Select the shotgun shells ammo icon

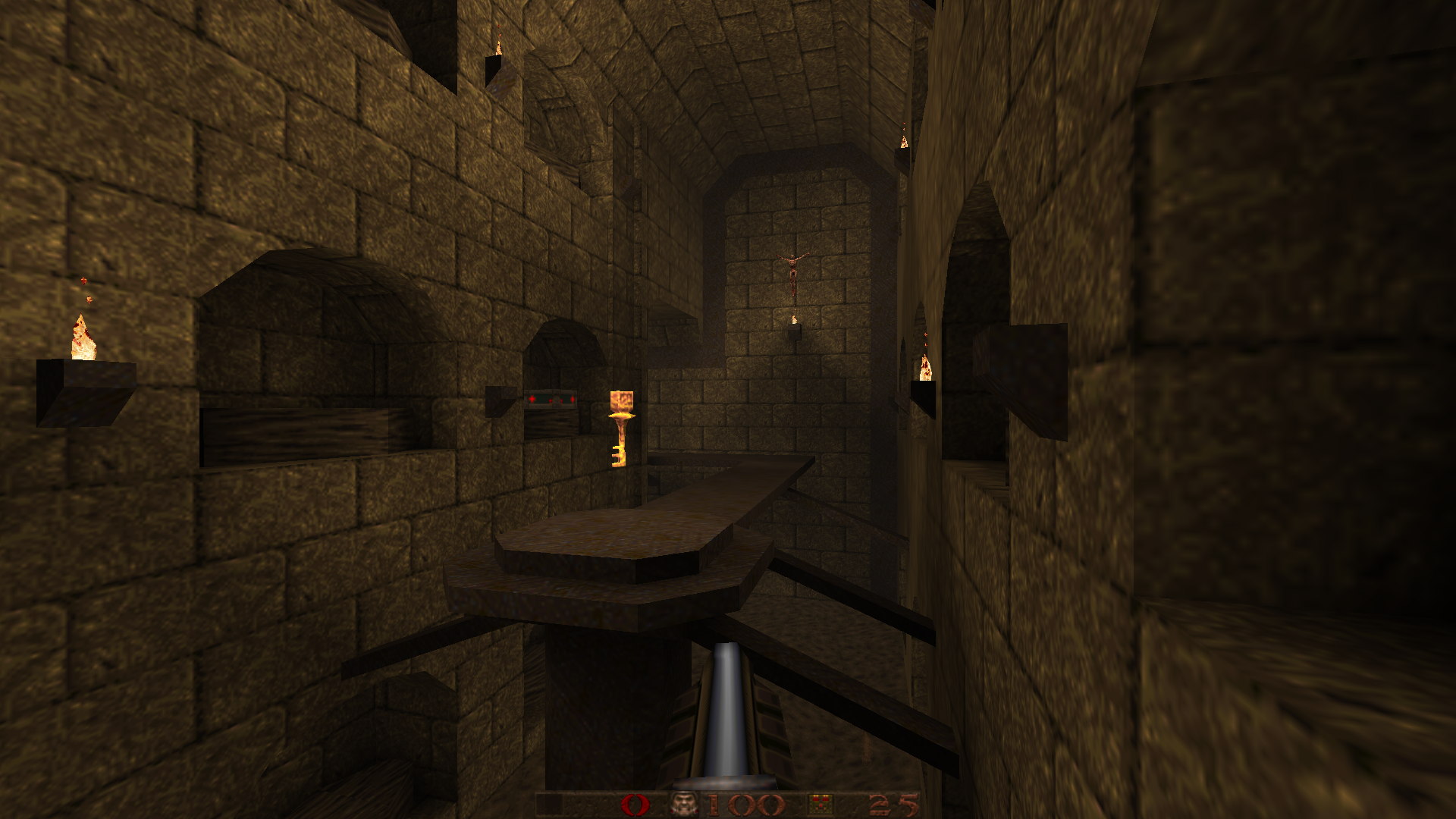(820, 805)
